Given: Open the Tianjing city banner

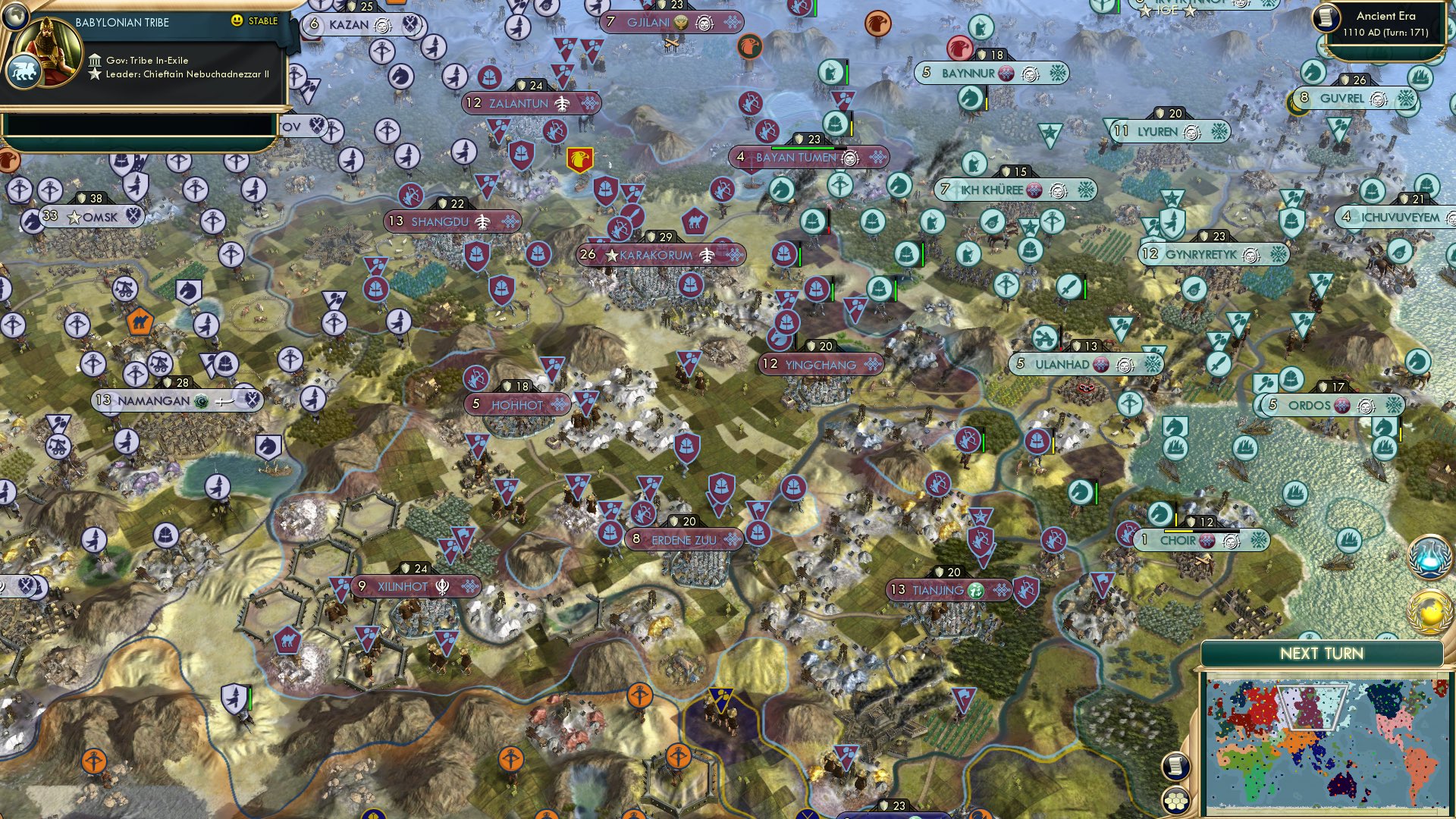Looking at the screenshot, I should pyautogui.click(x=948, y=588).
